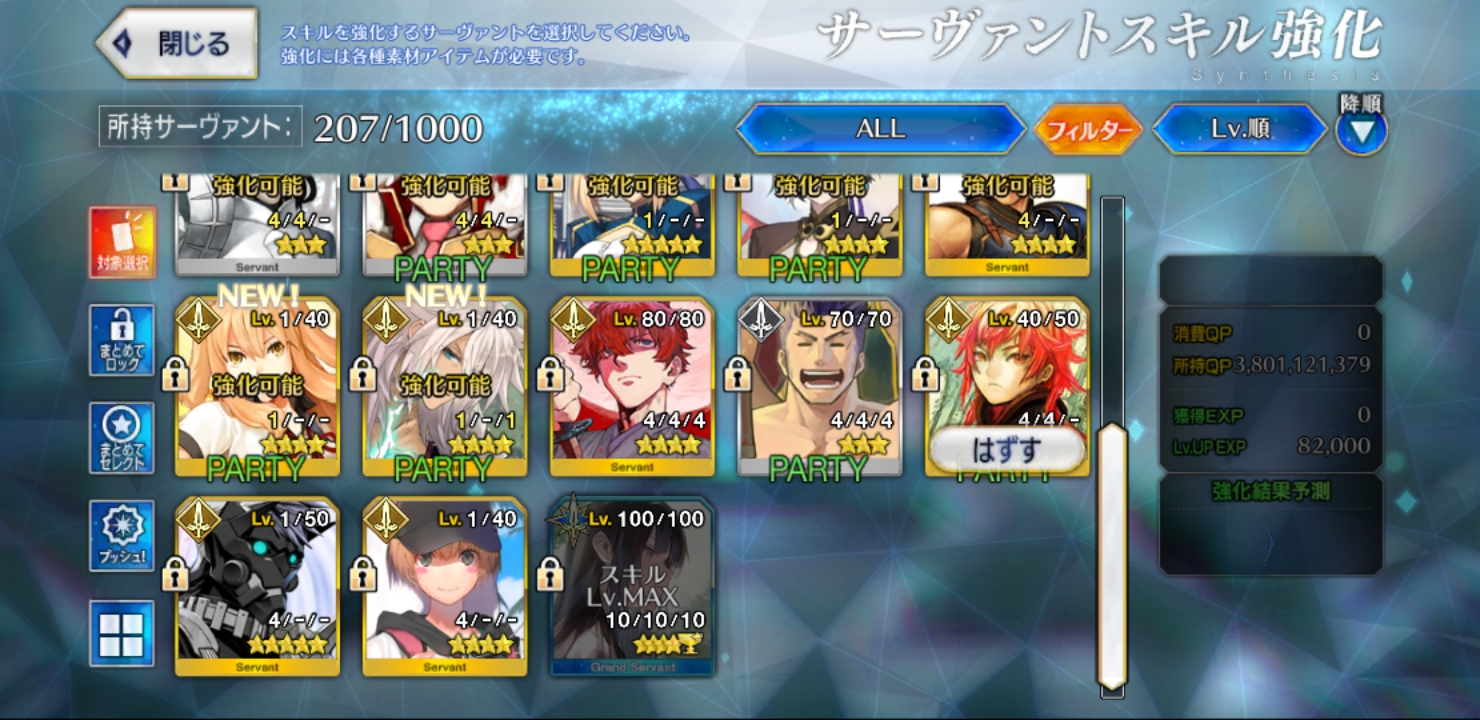Viewport: 1480px width, 720px height.
Task: Pick the capped girl Lv. 1/40 servant
Action: (x=444, y=585)
